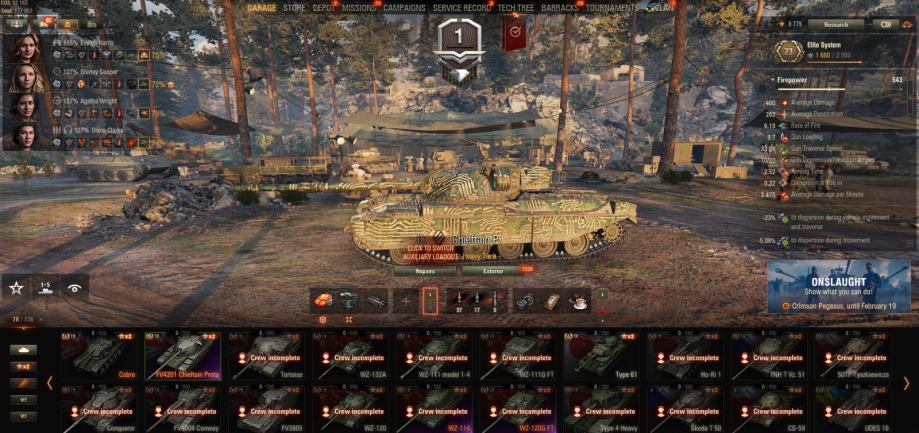Toggle the eye visibility icon

point(74,288)
